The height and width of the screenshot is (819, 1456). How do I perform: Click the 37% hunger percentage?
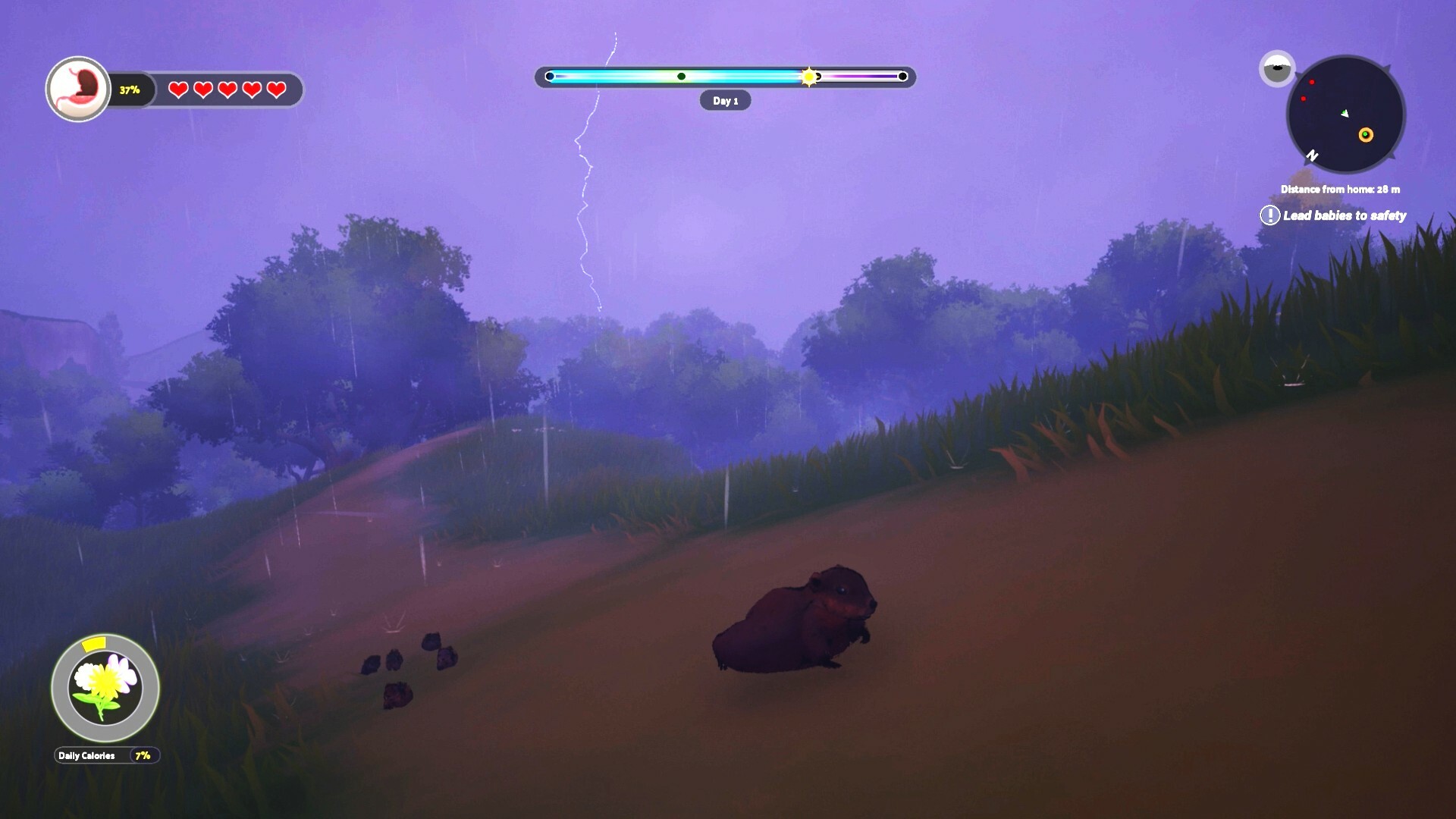129,89
